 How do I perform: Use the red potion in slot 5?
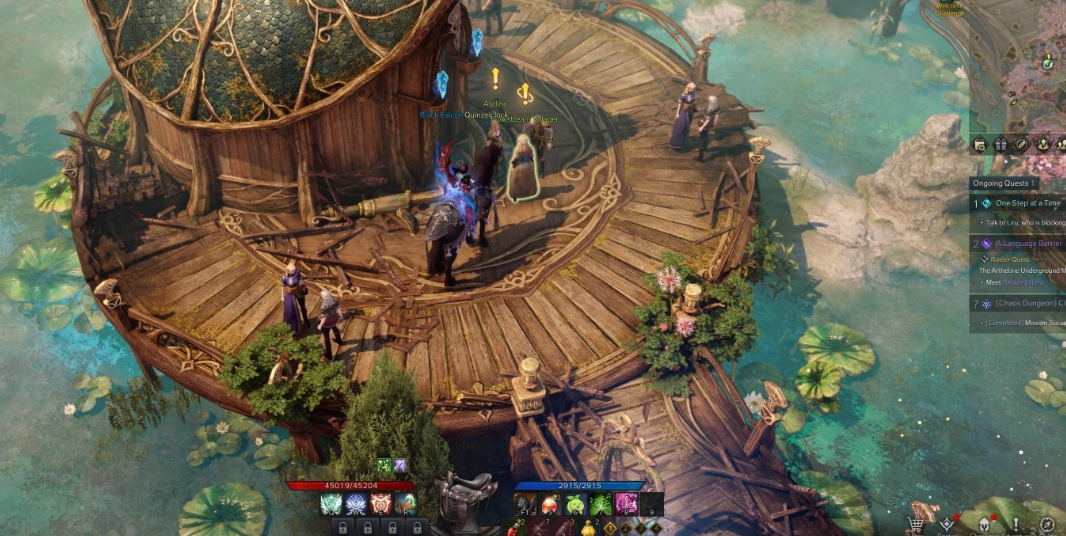(x=551, y=504)
